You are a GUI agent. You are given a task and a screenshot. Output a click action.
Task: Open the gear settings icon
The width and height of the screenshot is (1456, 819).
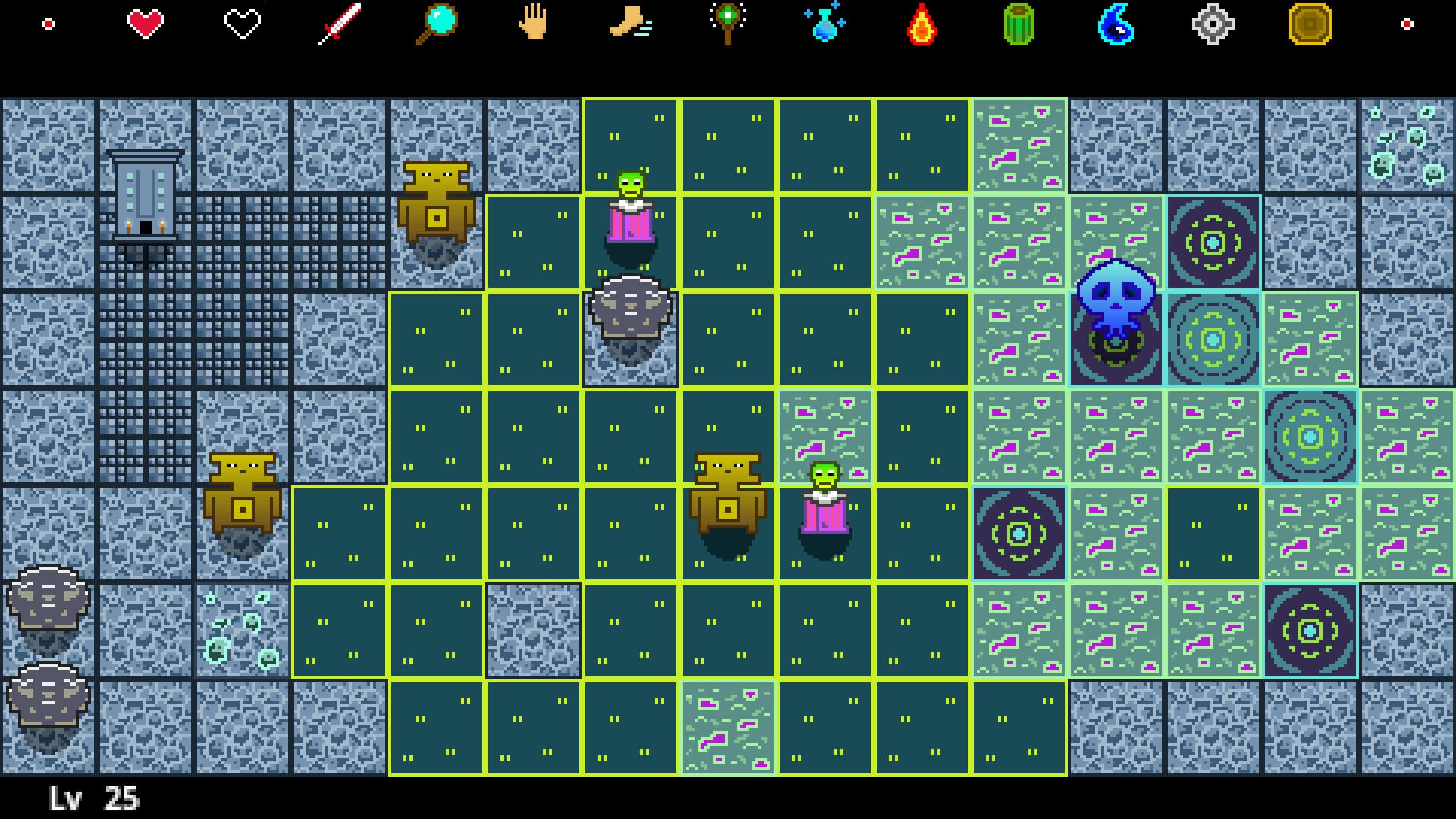1212,24
